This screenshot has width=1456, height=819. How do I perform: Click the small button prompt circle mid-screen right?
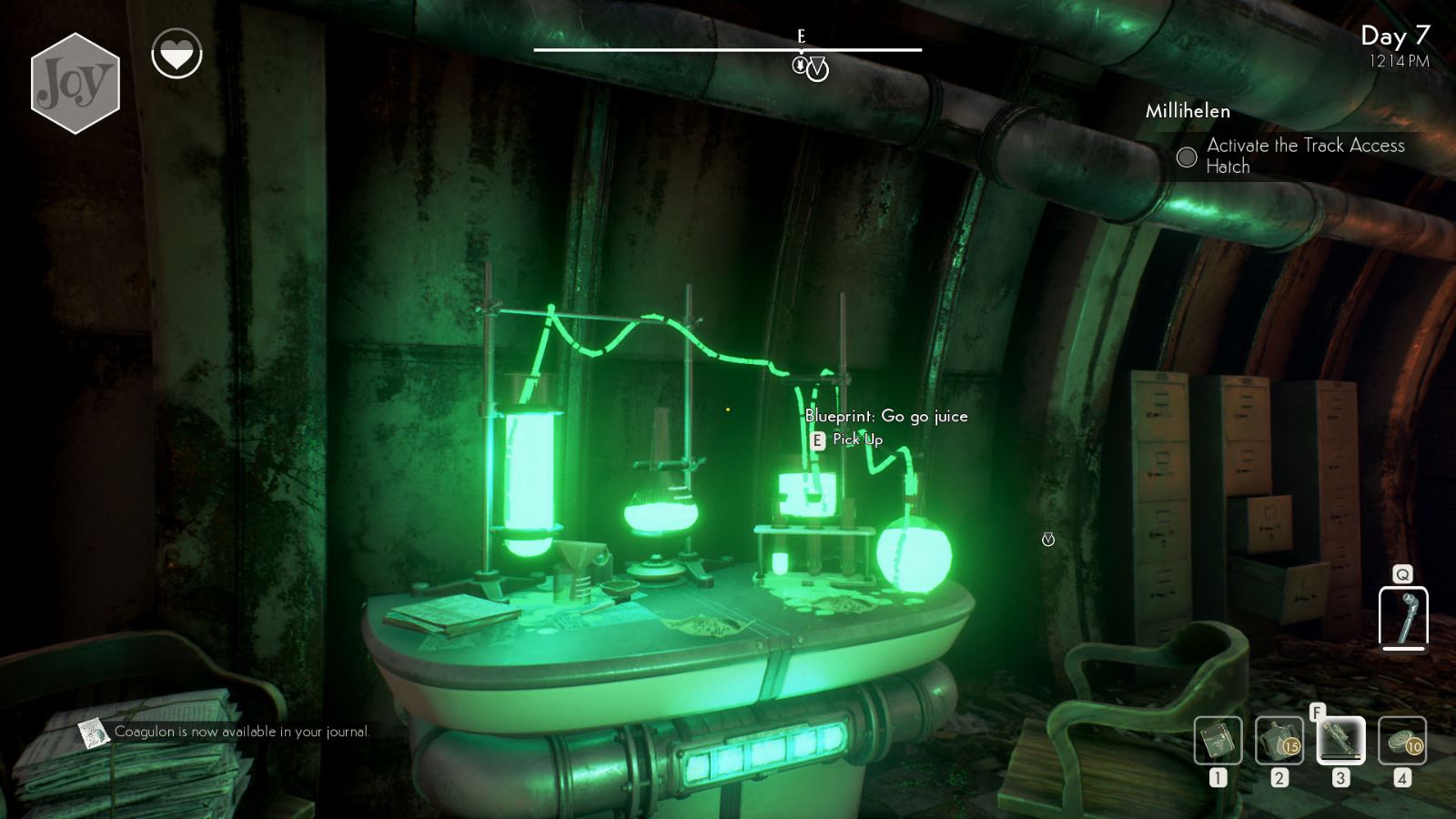click(x=1048, y=539)
